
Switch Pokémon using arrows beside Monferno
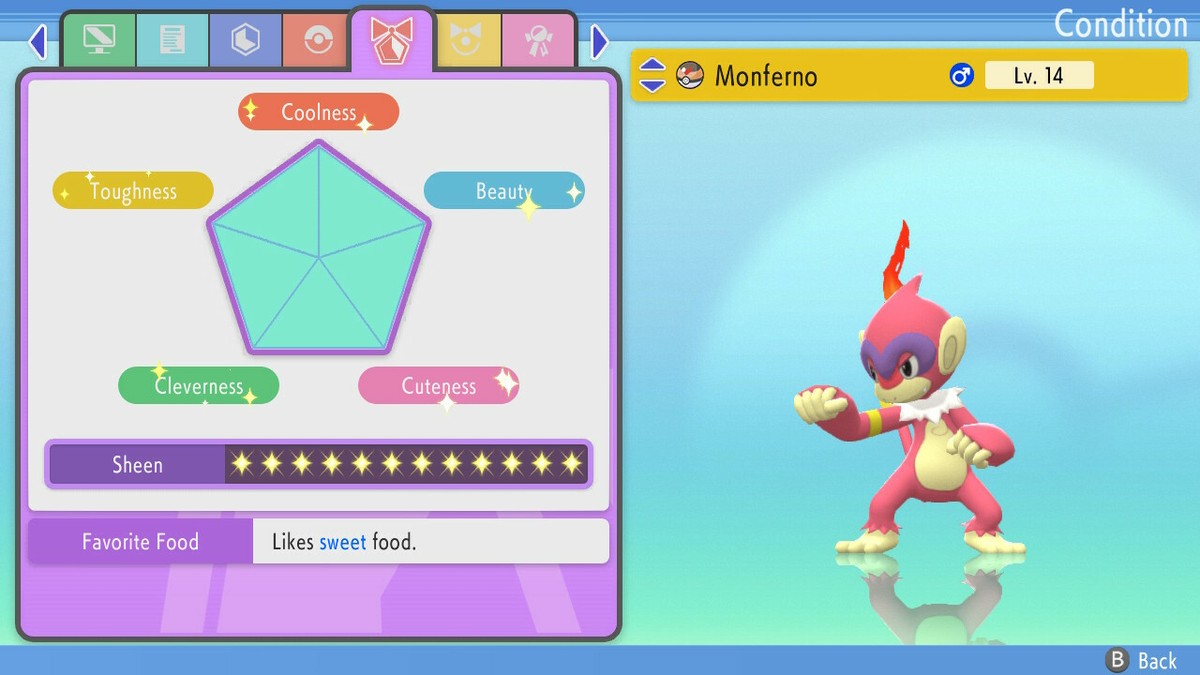[x=652, y=75]
